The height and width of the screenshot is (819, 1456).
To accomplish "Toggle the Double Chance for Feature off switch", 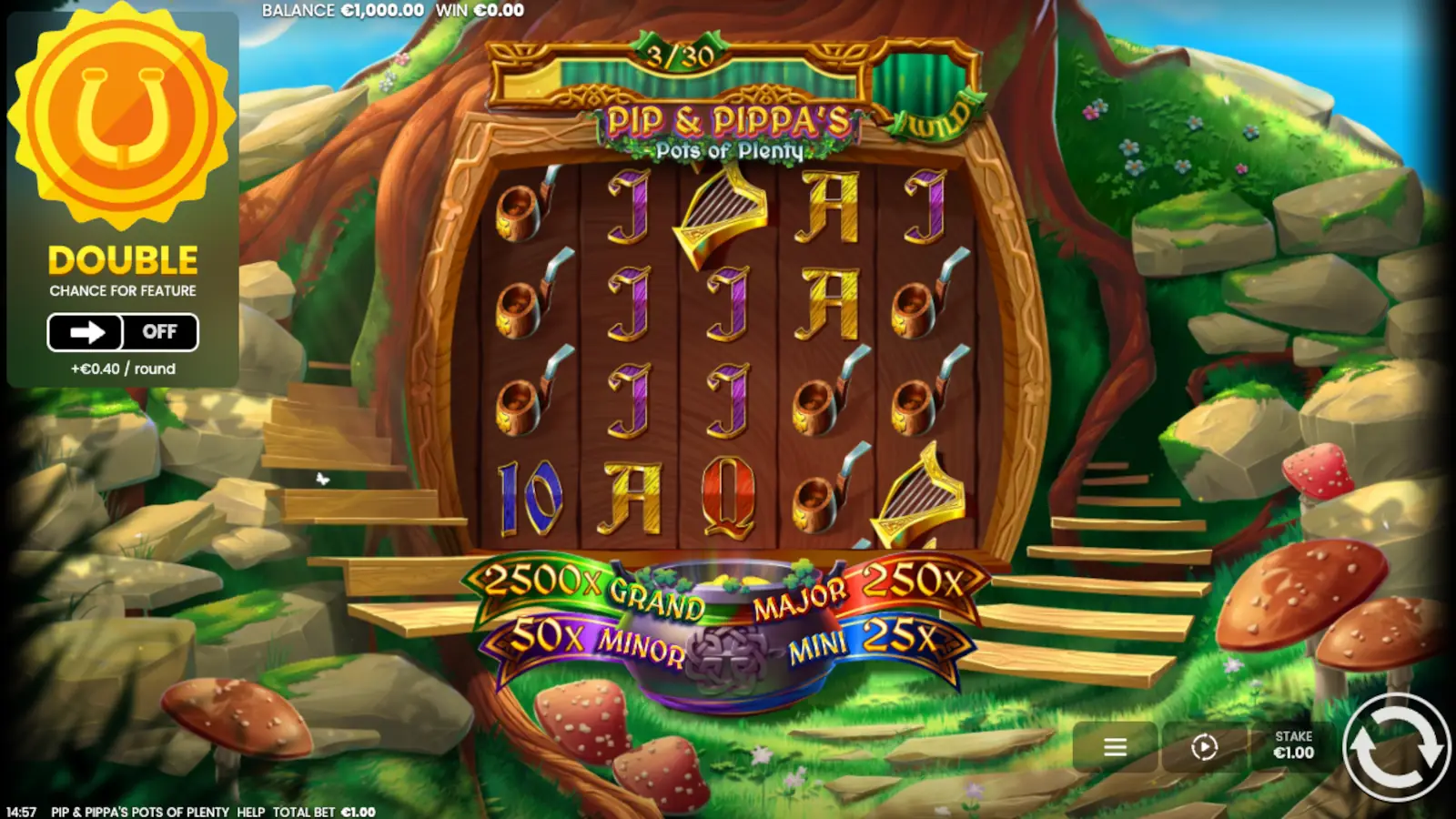I will coord(161,332).
